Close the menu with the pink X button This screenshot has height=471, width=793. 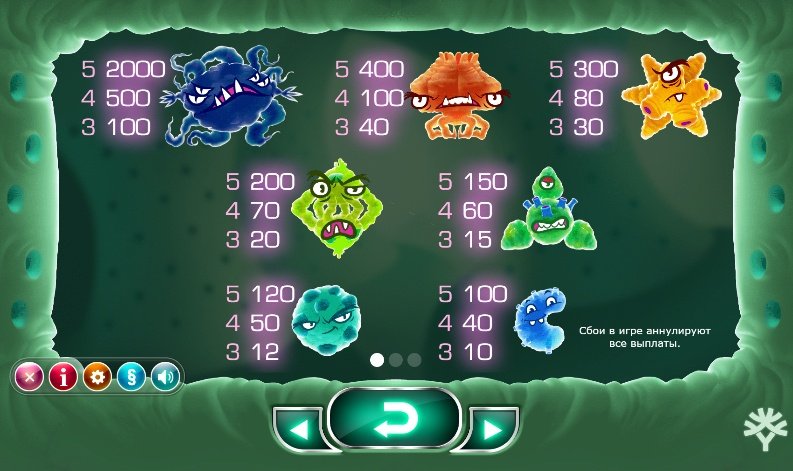click(x=30, y=377)
